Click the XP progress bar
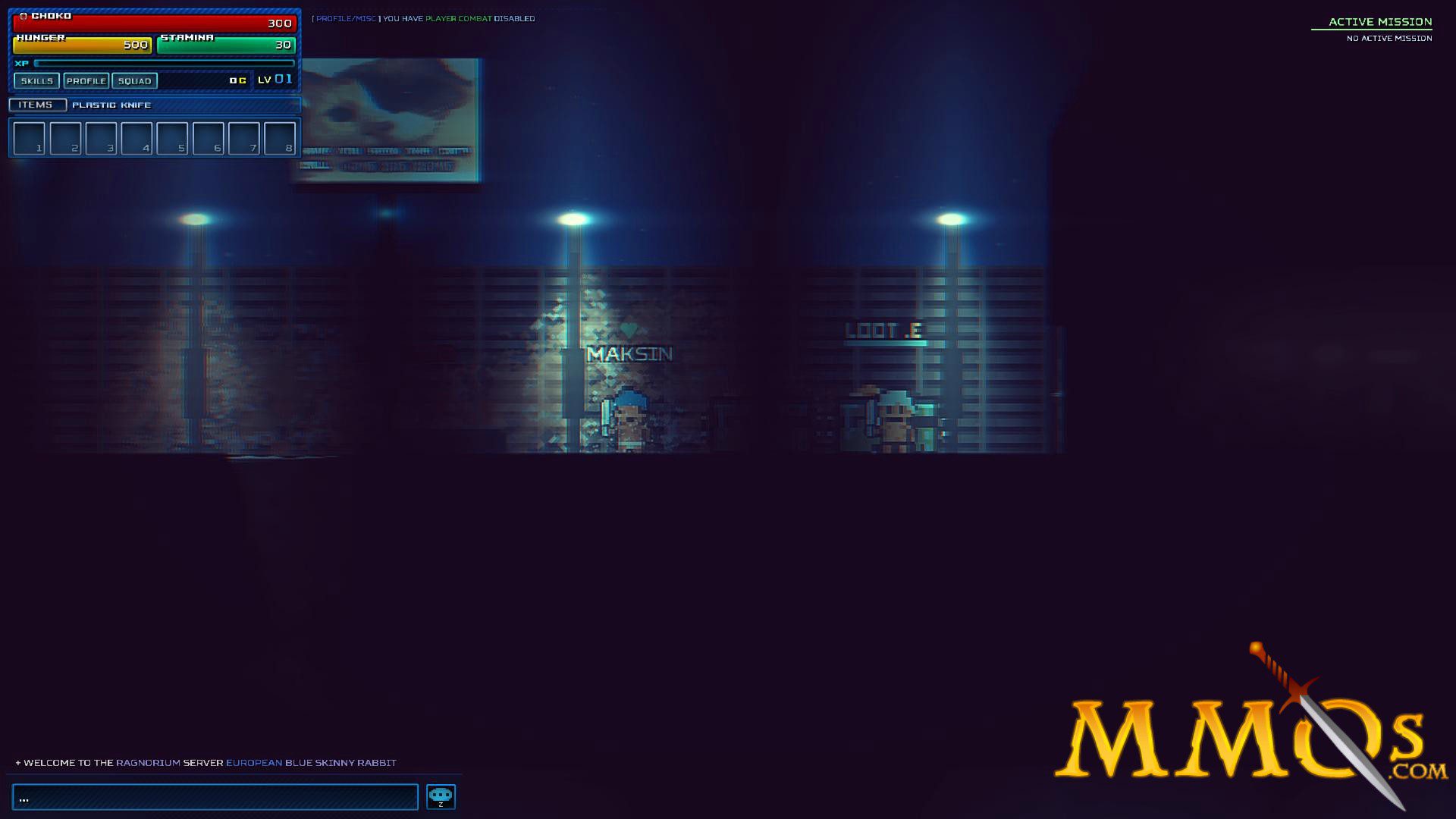This screenshot has height=819, width=1456. [x=167, y=64]
